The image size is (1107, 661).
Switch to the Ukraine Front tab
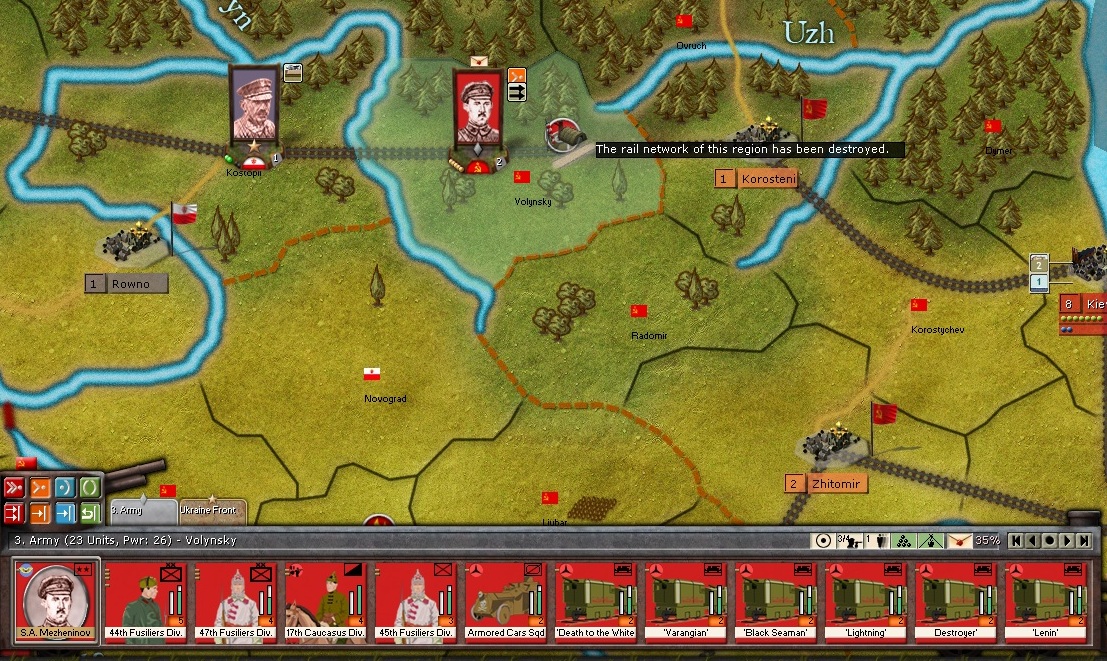[x=211, y=511]
